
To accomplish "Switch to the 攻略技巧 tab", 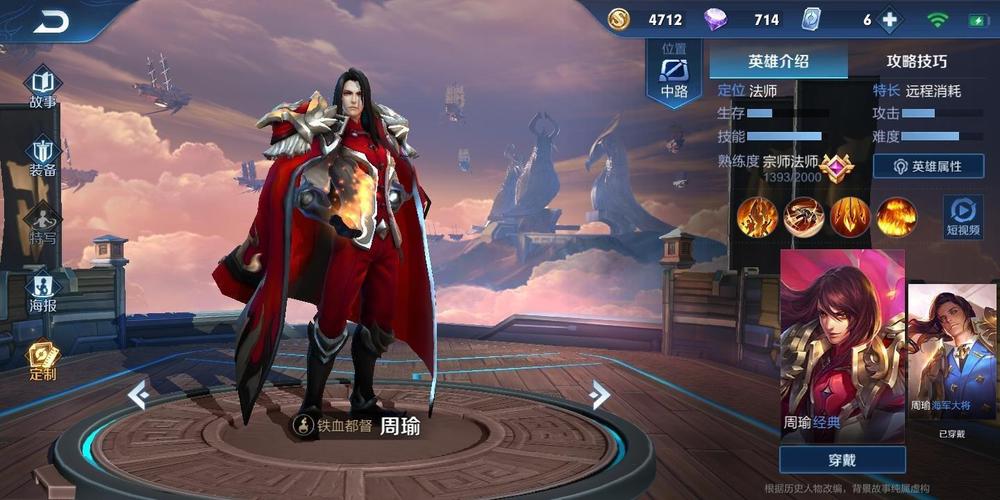I will click(x=916, y=61).
